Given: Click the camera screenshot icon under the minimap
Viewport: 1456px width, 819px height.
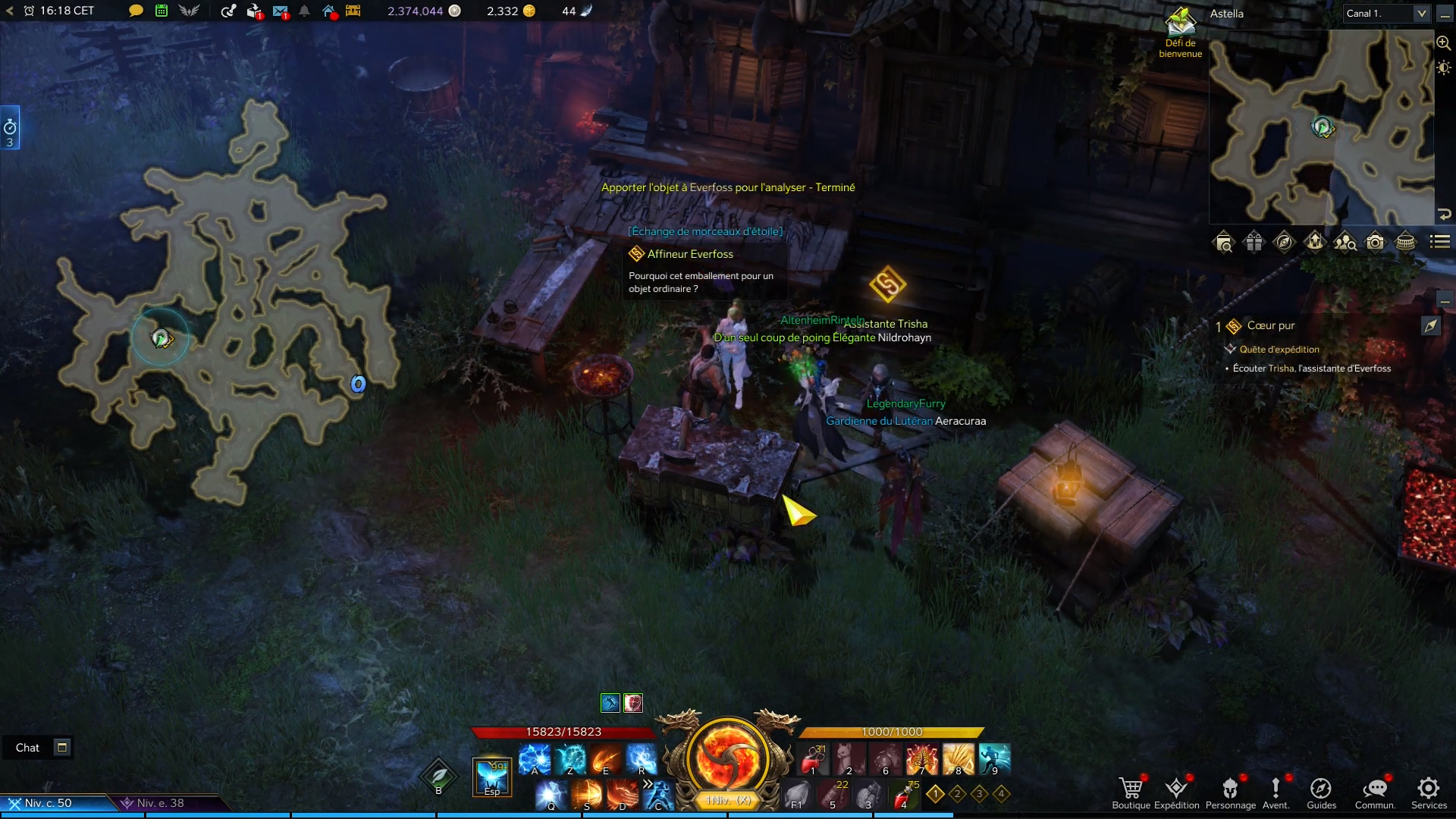Looking at the screenshot, I should pos(1375,242).
